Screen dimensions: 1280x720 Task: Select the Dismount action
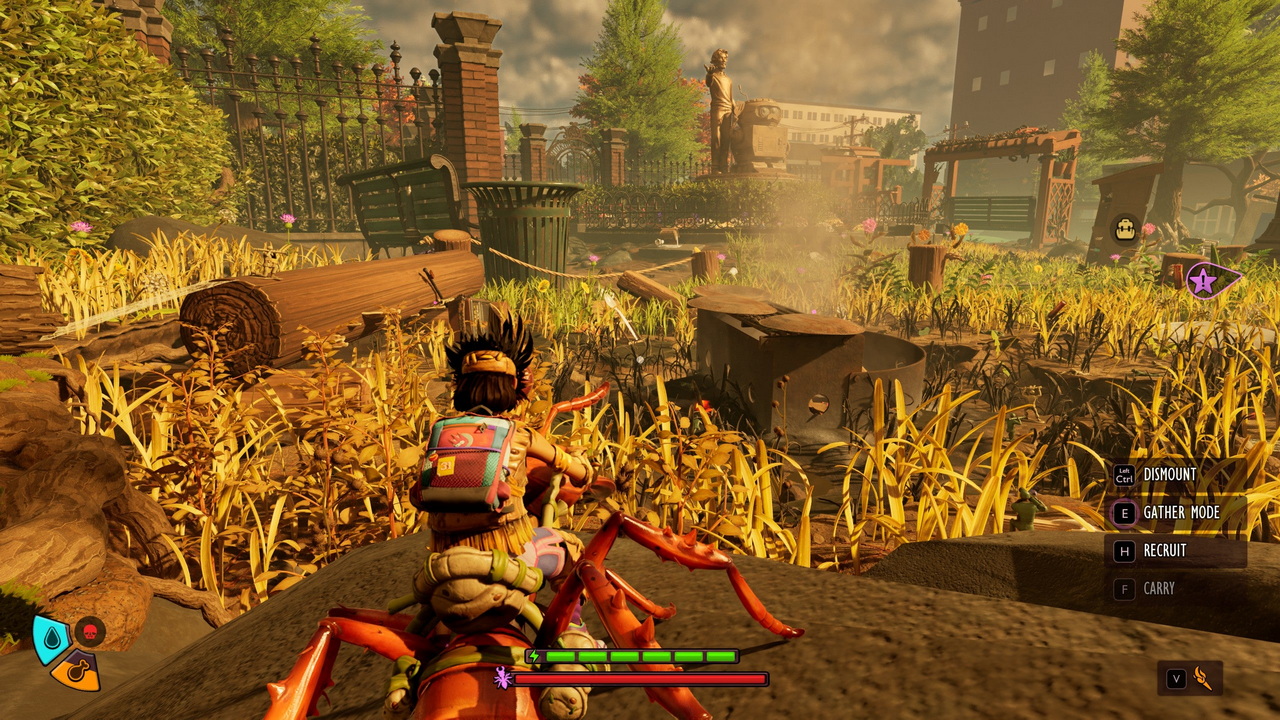(1169, 475)
